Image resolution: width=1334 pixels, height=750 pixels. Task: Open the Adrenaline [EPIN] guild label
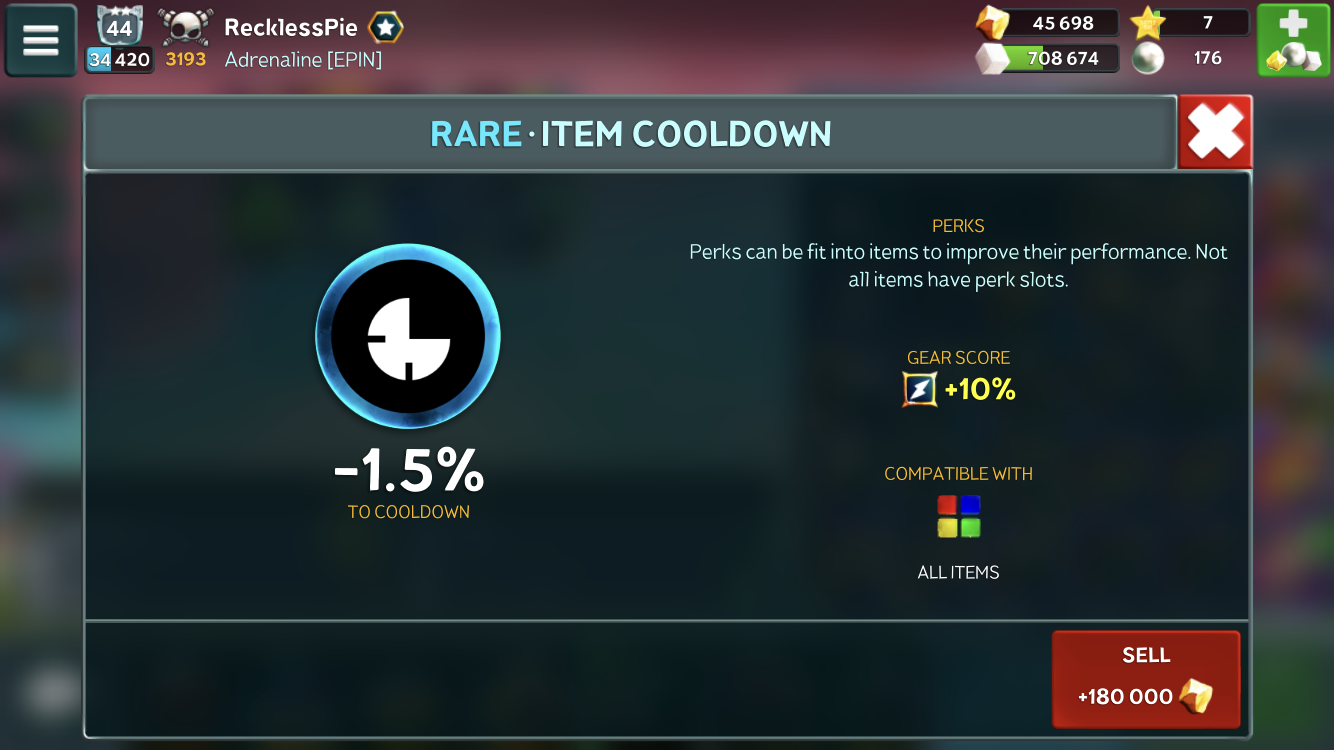click(303, 60)
